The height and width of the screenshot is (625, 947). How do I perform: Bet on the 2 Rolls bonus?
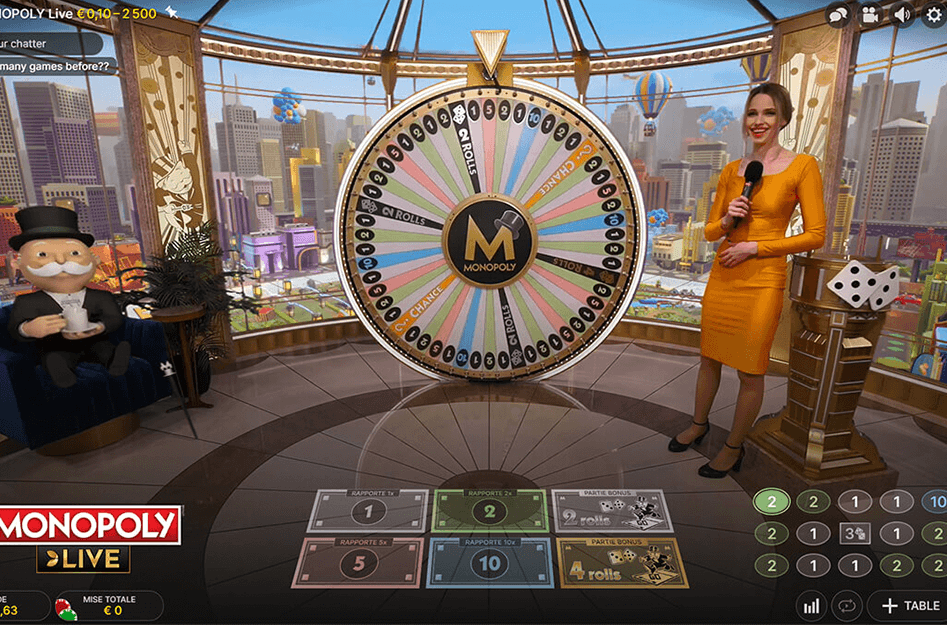click(612, 512)
